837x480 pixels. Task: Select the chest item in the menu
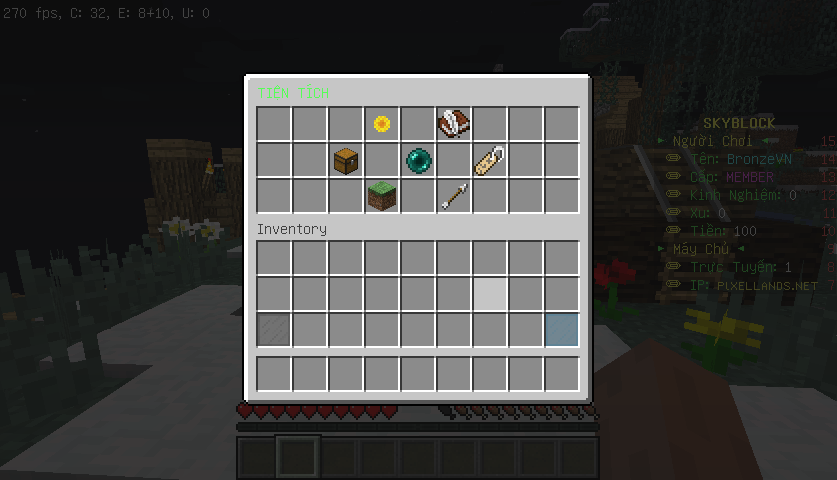[x=346, y=160]
